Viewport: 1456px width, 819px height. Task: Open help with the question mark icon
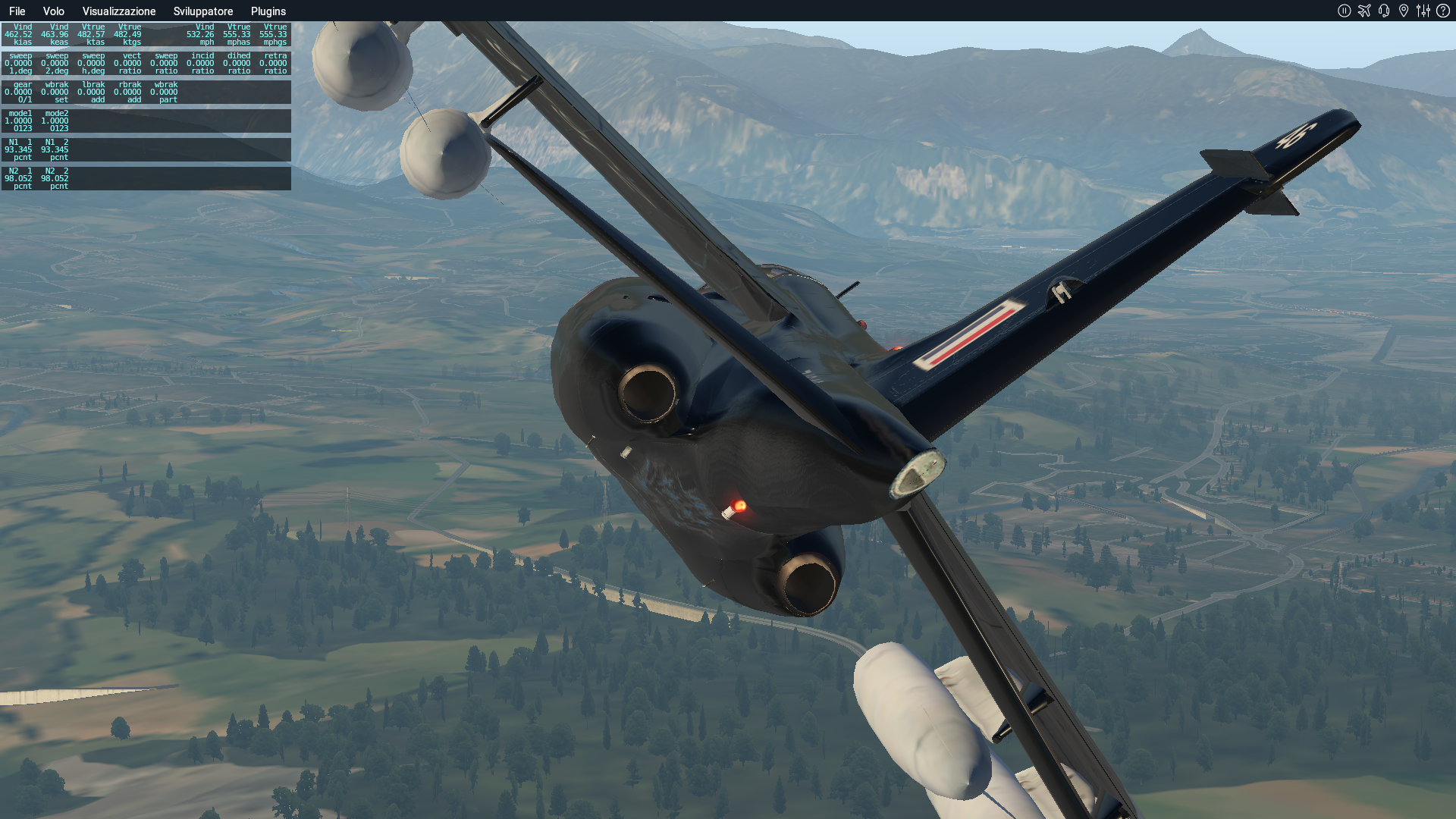(1443, 11)
